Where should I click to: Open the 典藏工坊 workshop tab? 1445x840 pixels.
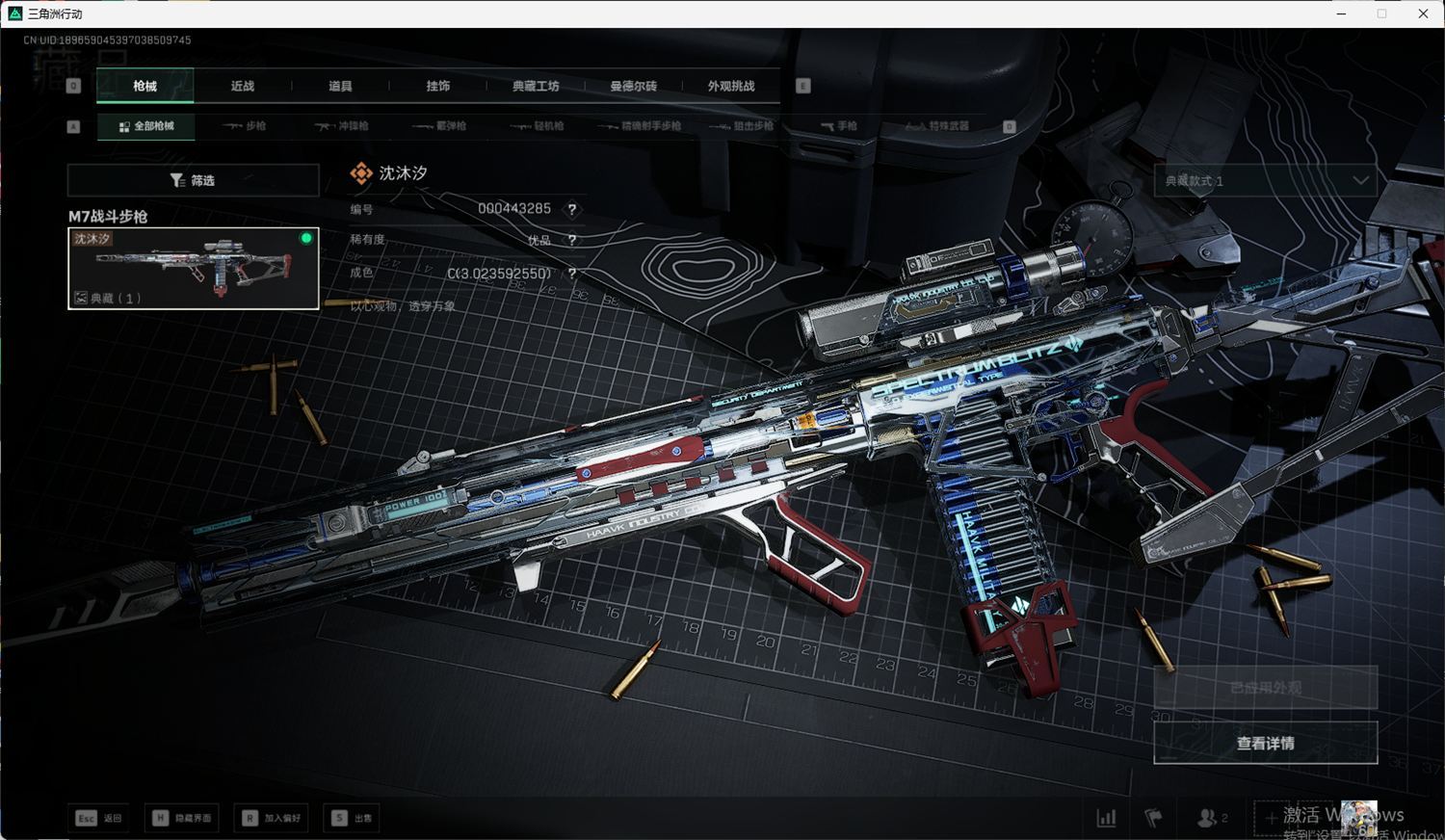click(x=536, y=86)
